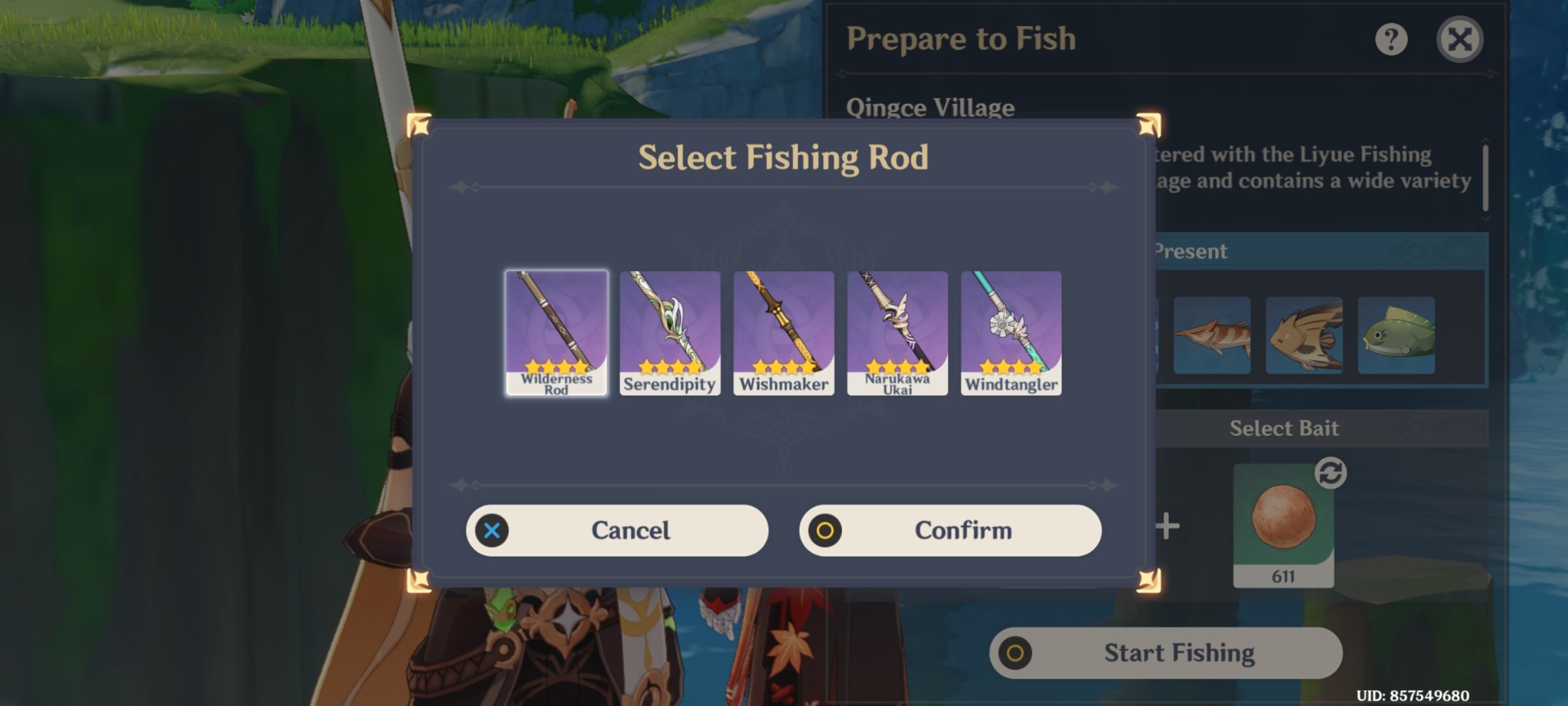The width and height of the screenshot is (1568, 706).
Task: View the striped long fish thumbnail
Action: tap(1212, 335)
